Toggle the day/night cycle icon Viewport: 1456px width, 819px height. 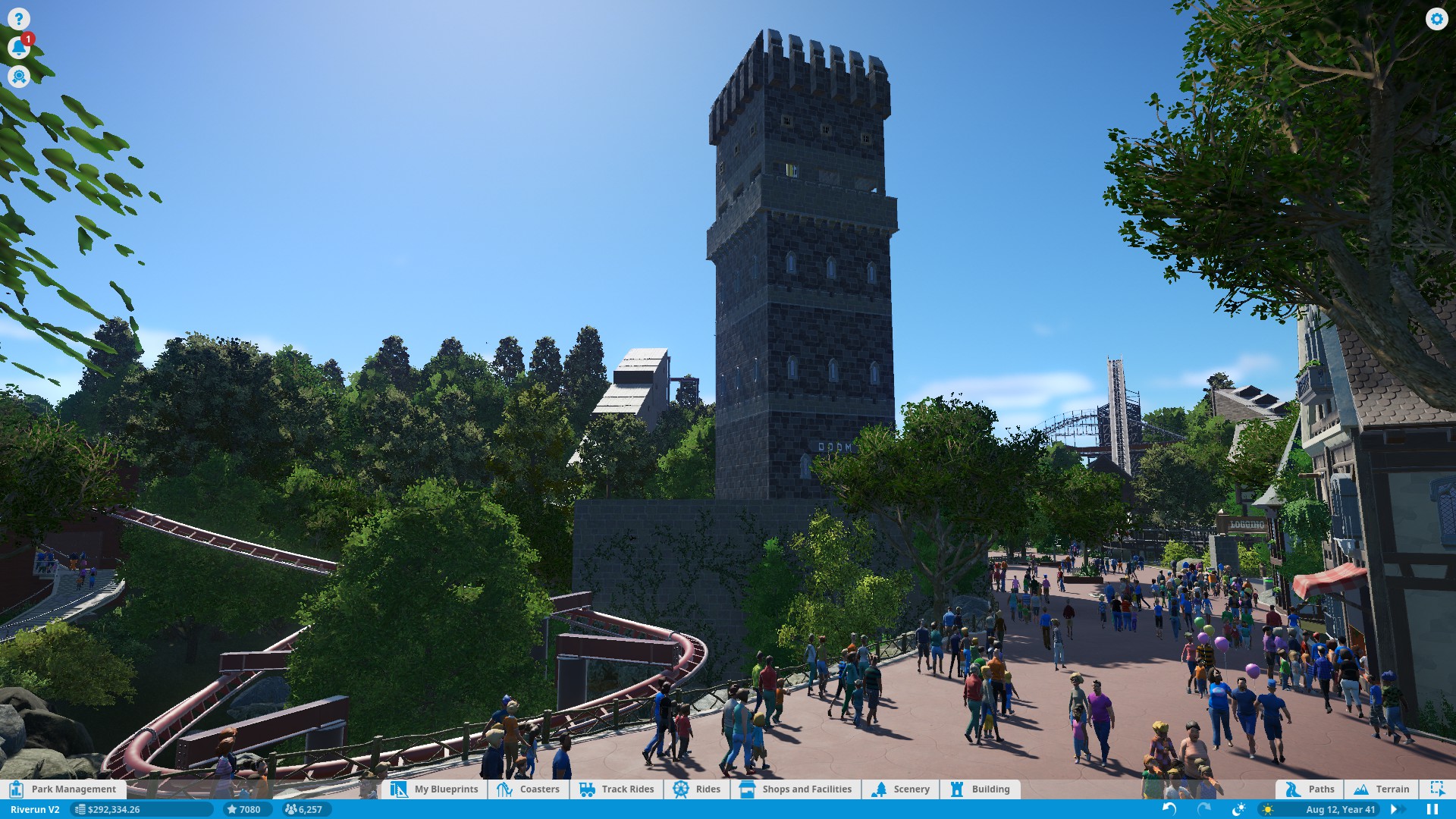pyautogui.click(x=1238, y=809)
